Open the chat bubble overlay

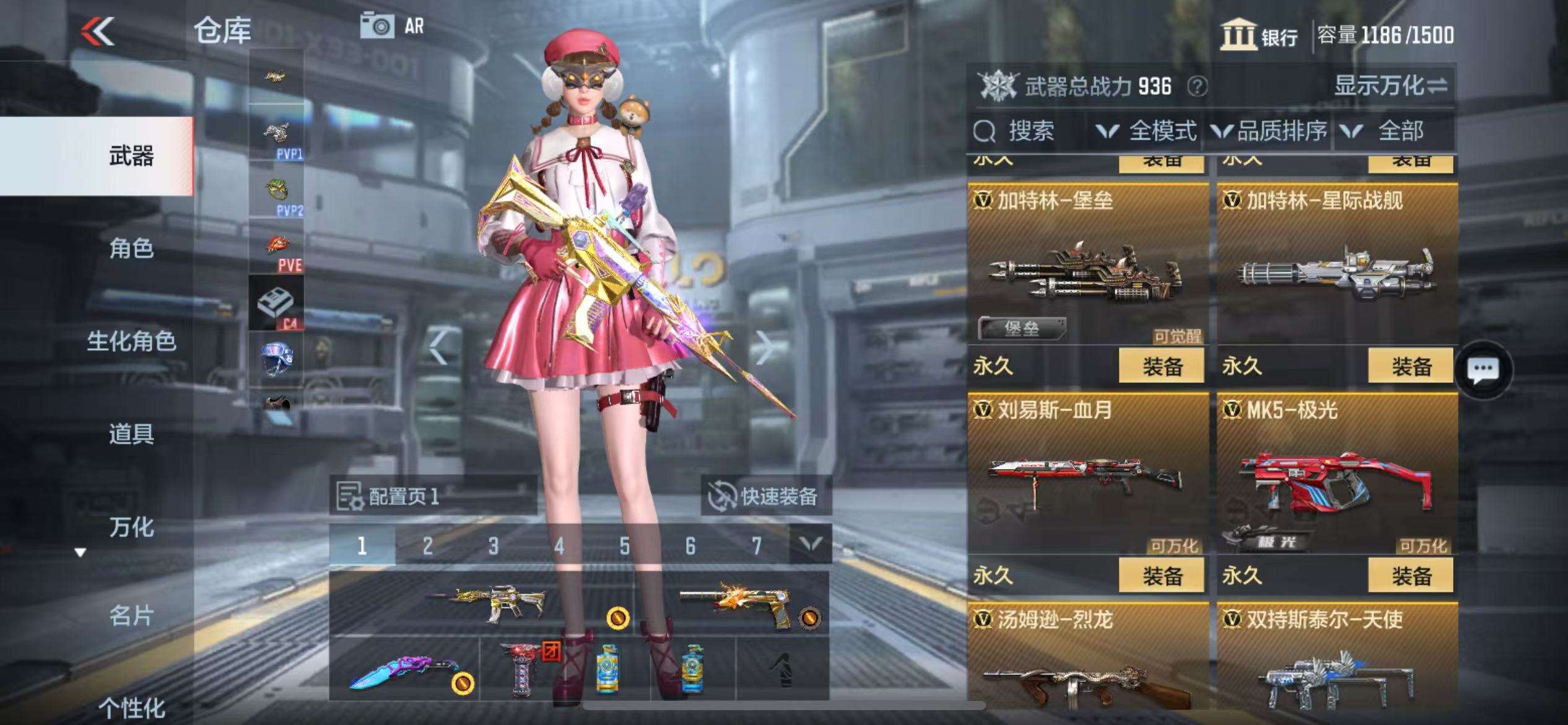pyautogui.click(x=1483, y=371)
